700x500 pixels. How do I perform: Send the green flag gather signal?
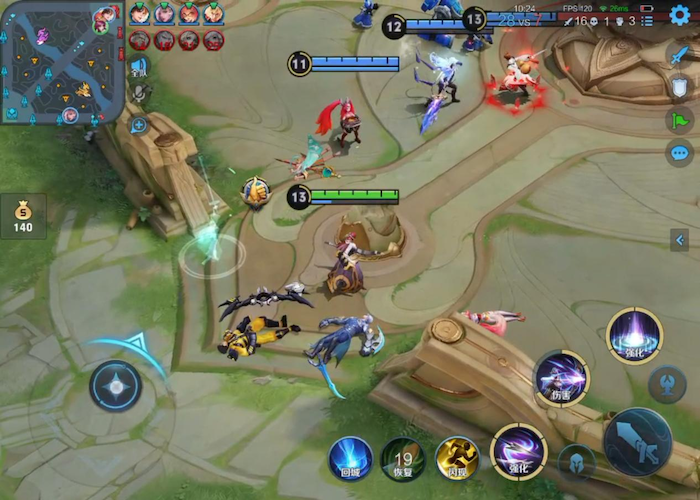pyautogui.click(x=680, y=121)
